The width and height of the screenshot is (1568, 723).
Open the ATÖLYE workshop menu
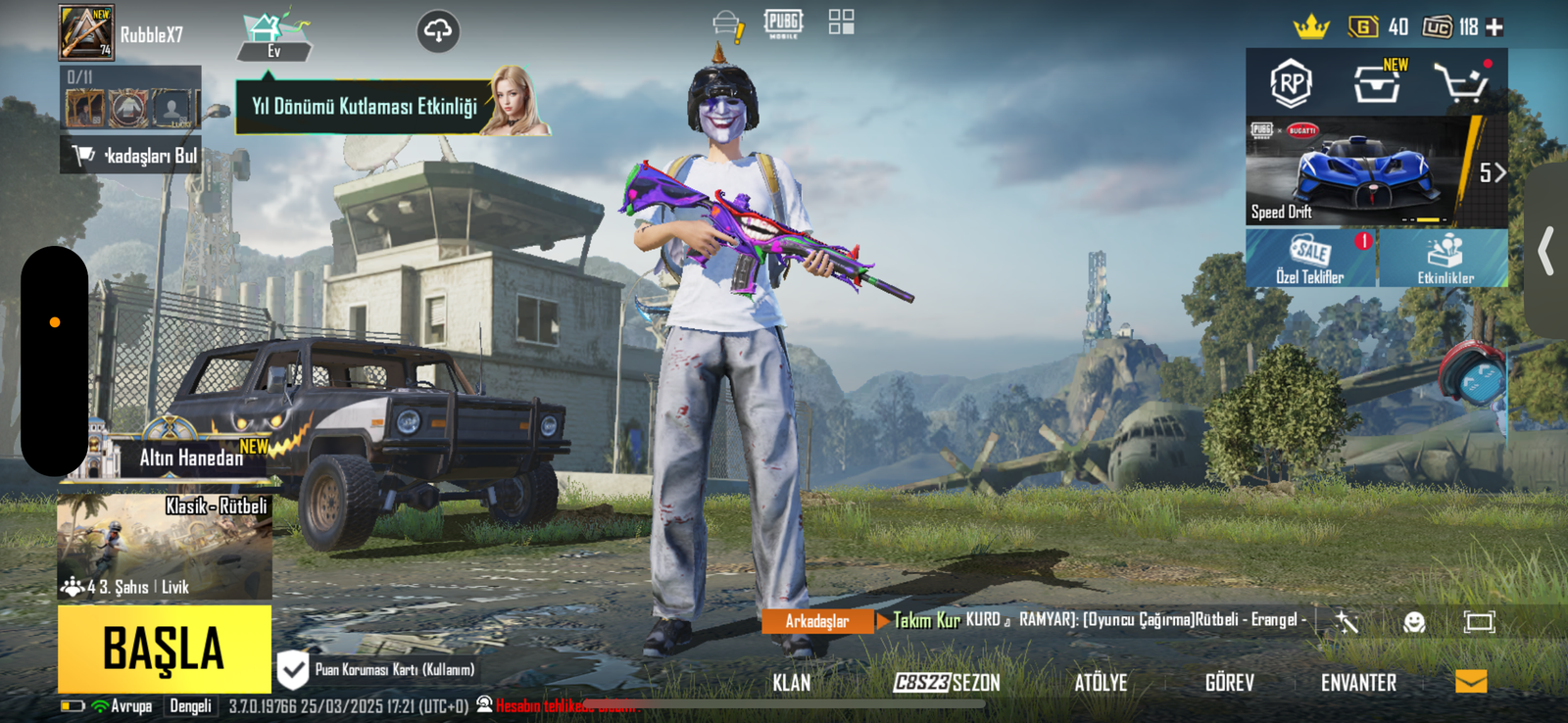coord(1101,683)
